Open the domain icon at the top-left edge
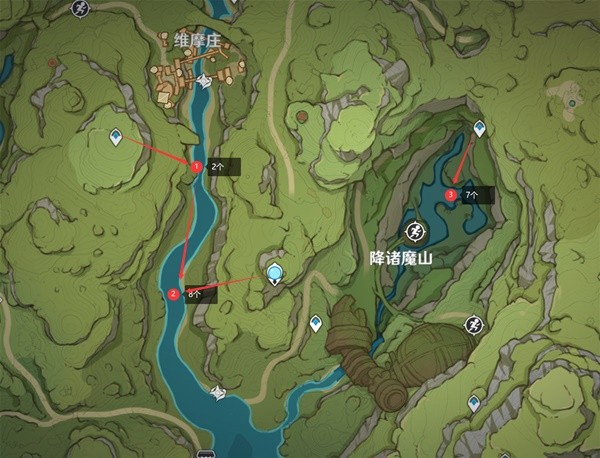Image resolution: width=600 pixels, height=458 pixels. [x=80, y=7]
